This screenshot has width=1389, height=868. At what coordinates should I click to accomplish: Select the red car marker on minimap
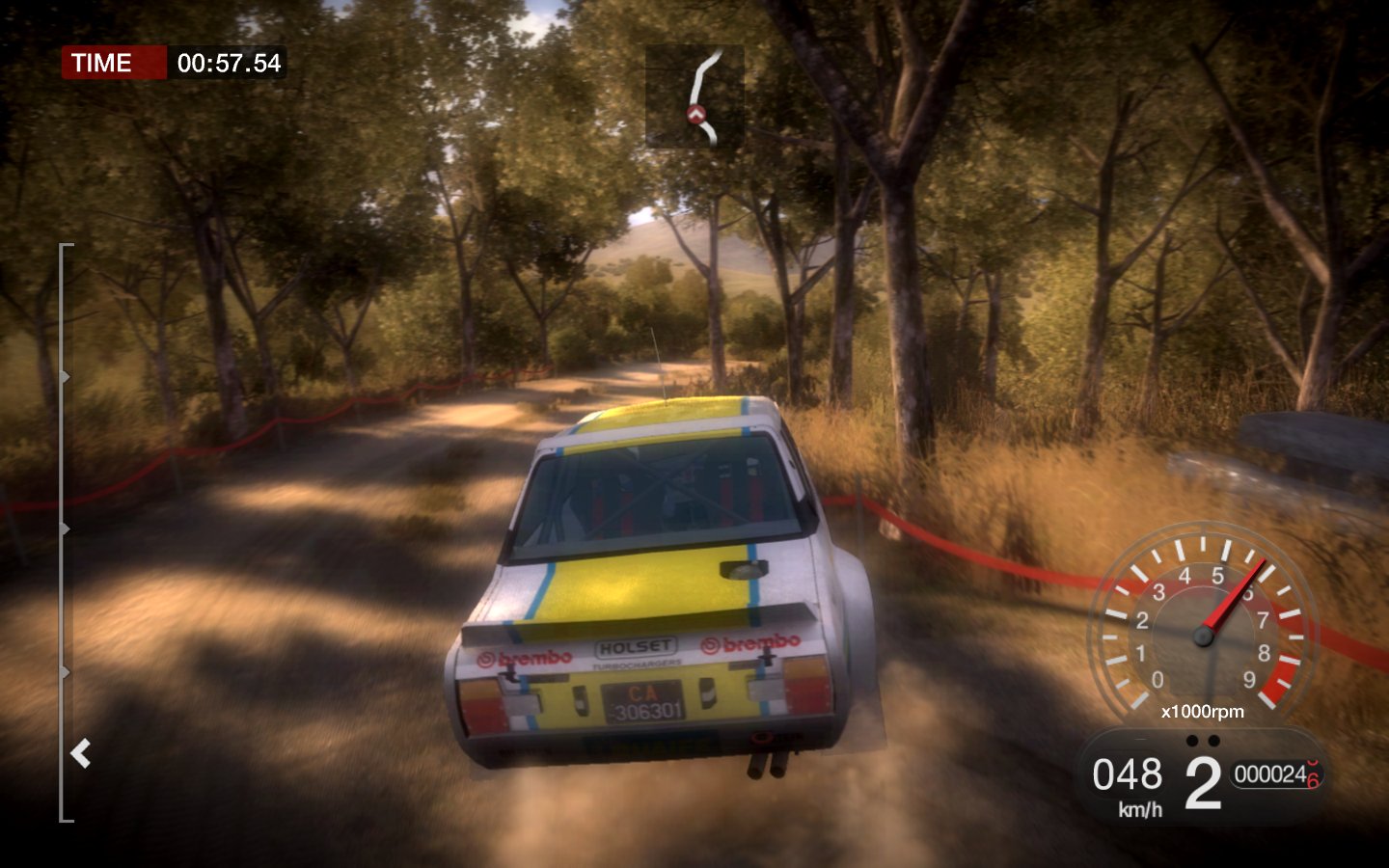coord(696,115)
